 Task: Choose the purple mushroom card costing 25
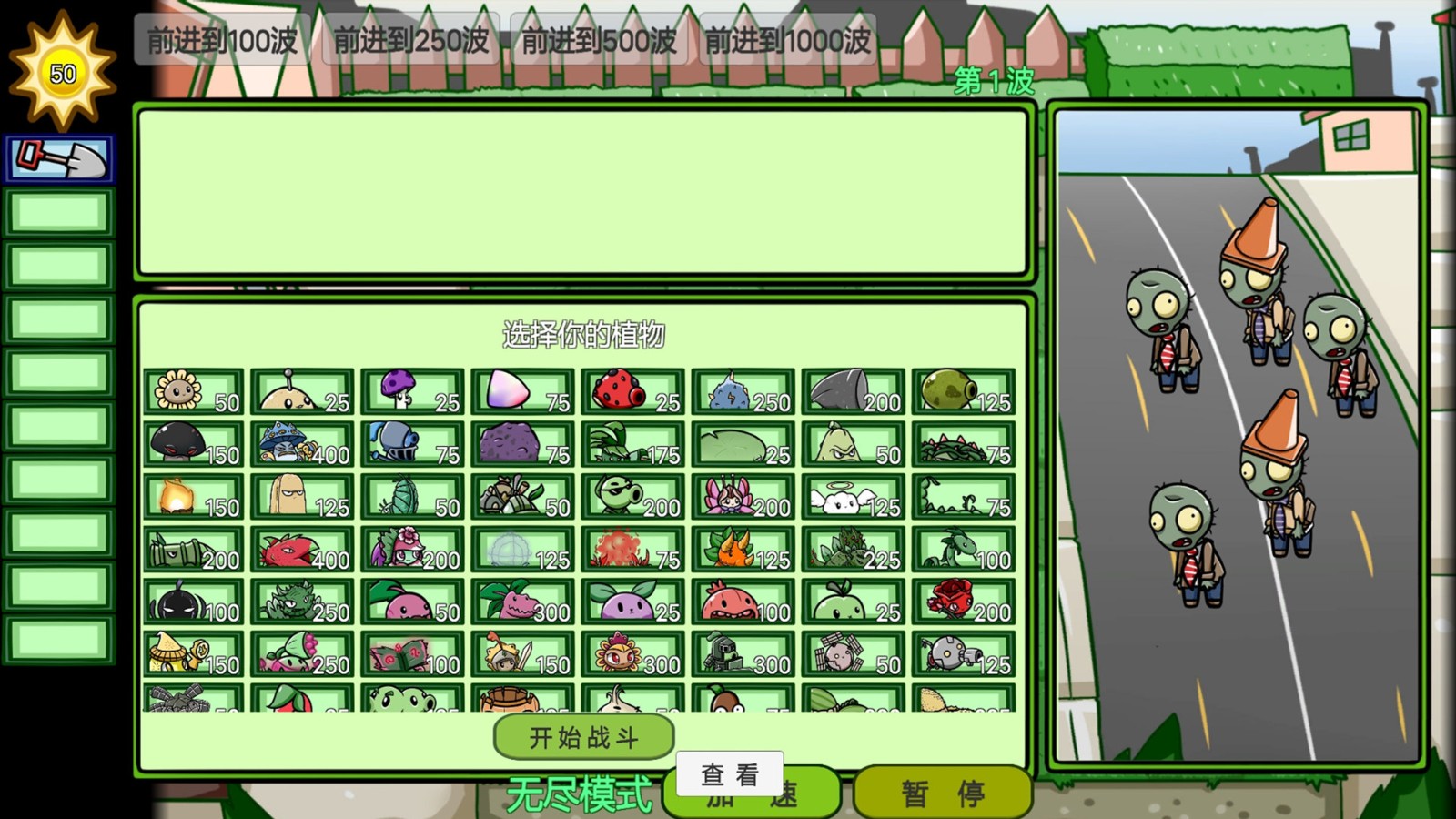point(413,391)
